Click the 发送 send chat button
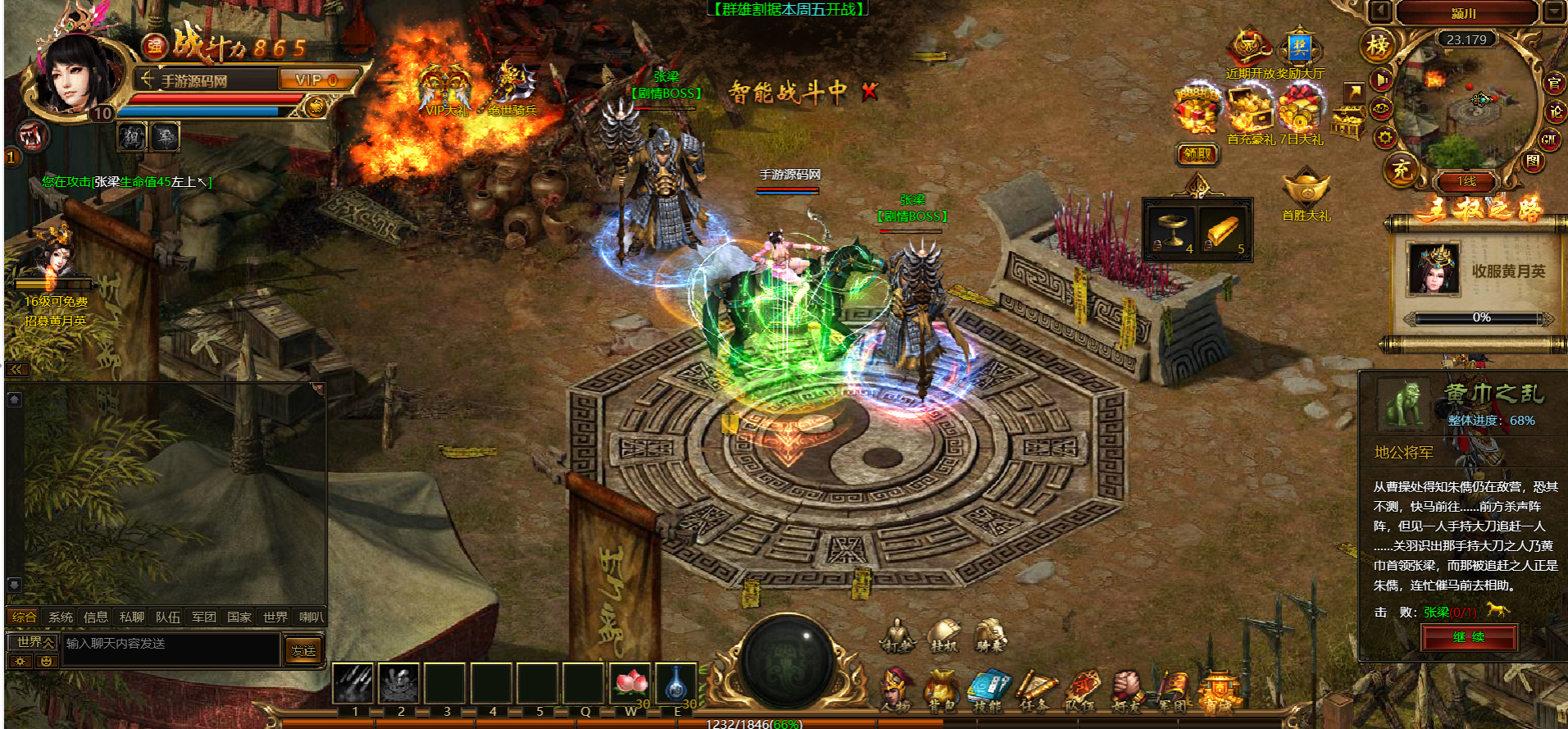1568x729 pixels. pyautogui.click(x=303, y=650)
